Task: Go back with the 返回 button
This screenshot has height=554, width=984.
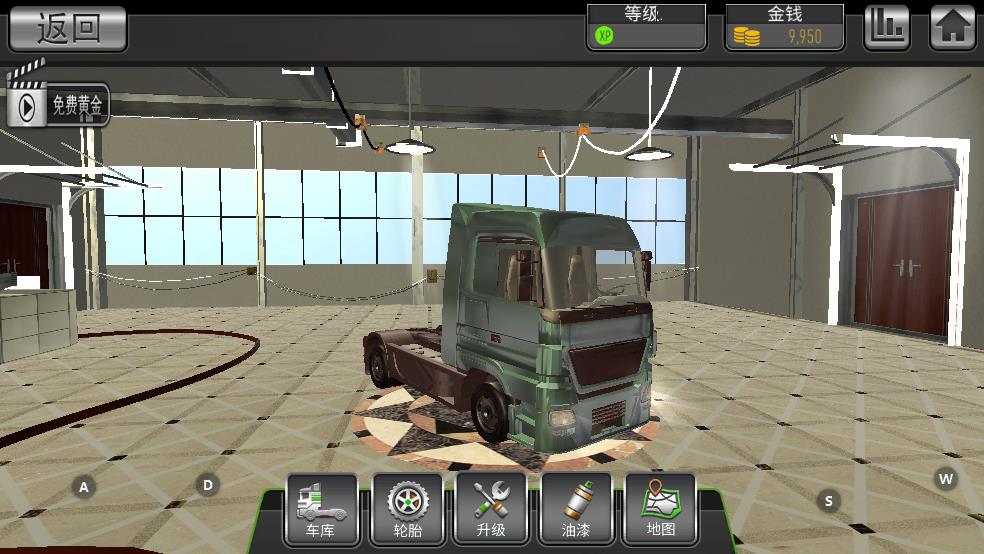Action: click(68, 28)
